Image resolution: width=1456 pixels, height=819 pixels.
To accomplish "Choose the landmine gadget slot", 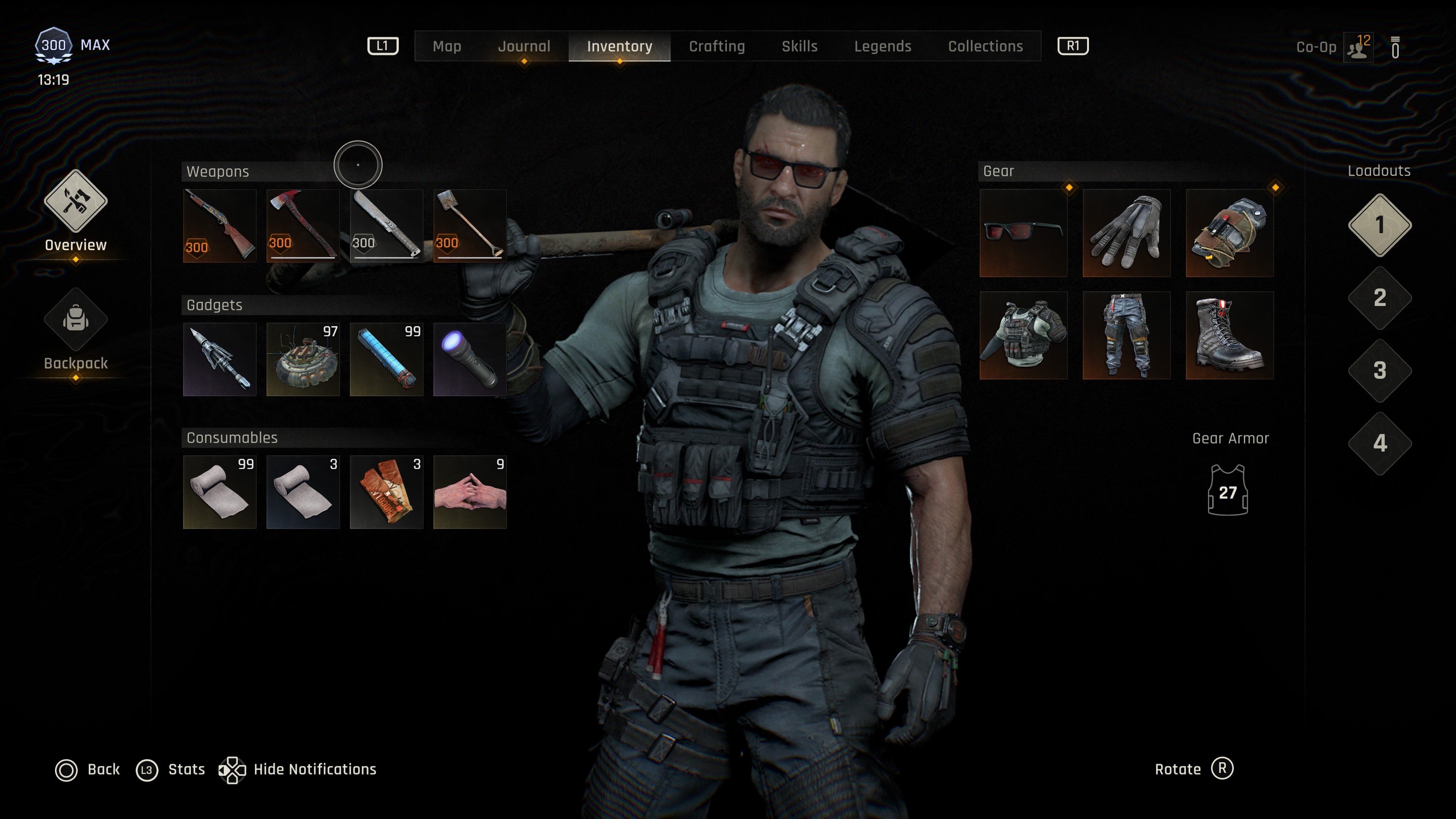I will tap(303, 359).
